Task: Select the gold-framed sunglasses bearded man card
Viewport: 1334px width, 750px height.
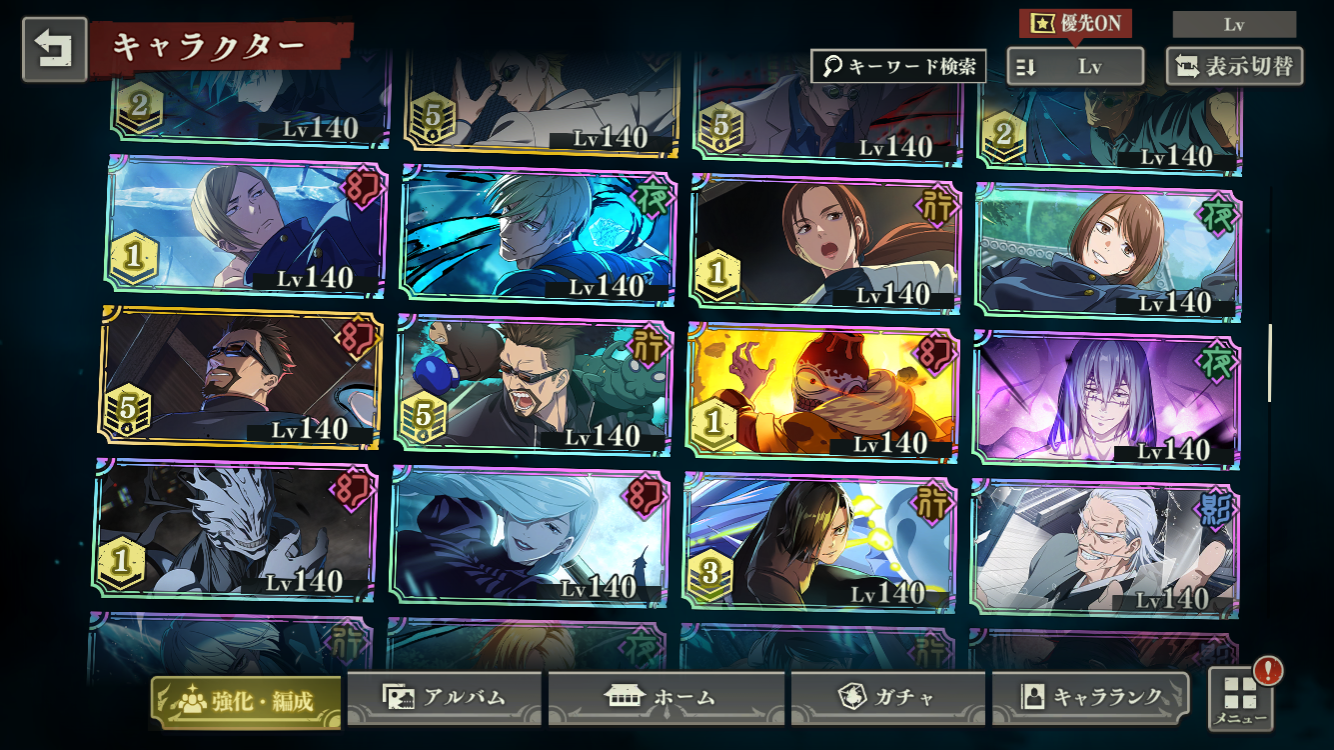Action: coord(238,376)
